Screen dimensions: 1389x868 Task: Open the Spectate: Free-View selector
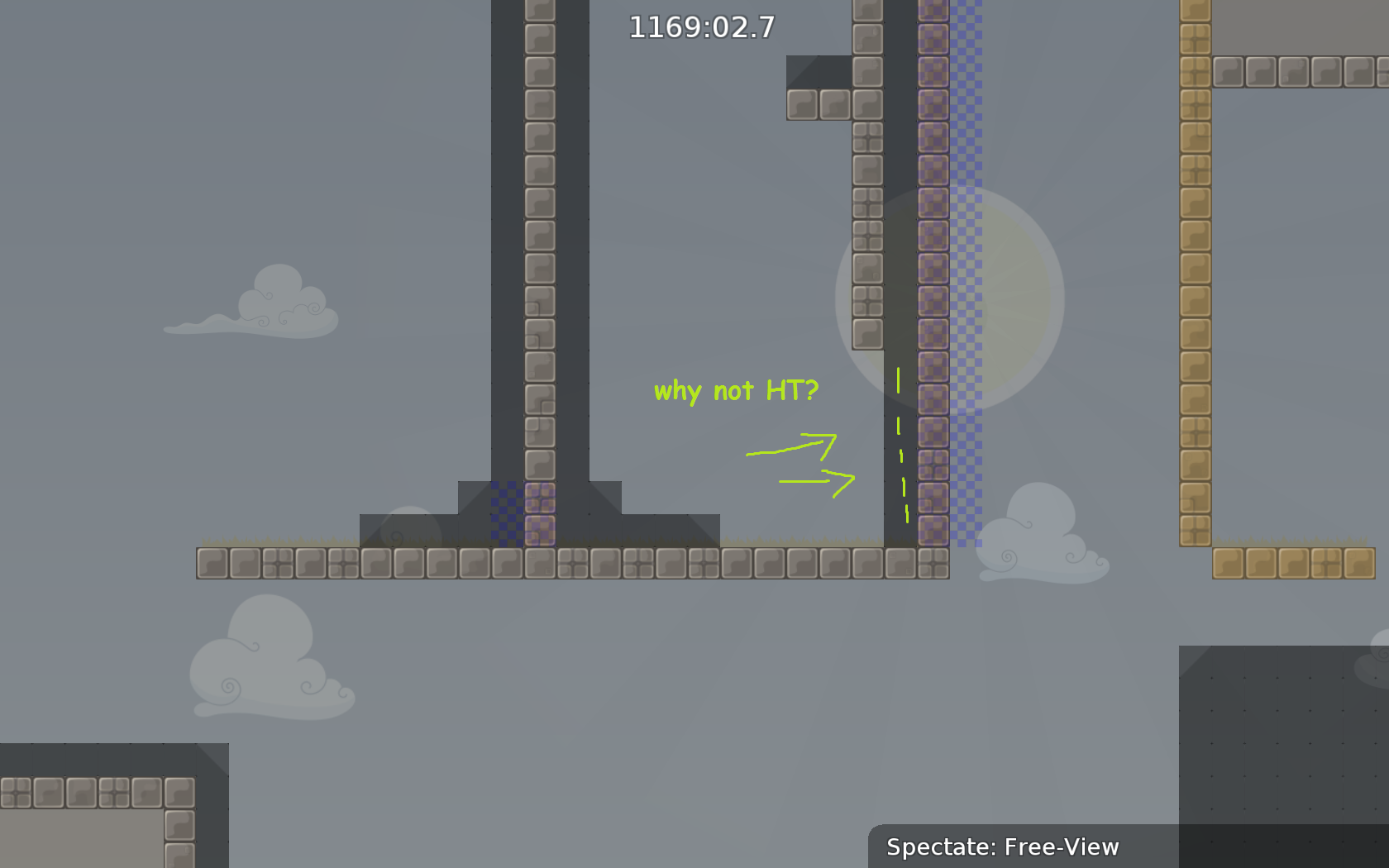pyautogui.click(x=1003, y=847)
